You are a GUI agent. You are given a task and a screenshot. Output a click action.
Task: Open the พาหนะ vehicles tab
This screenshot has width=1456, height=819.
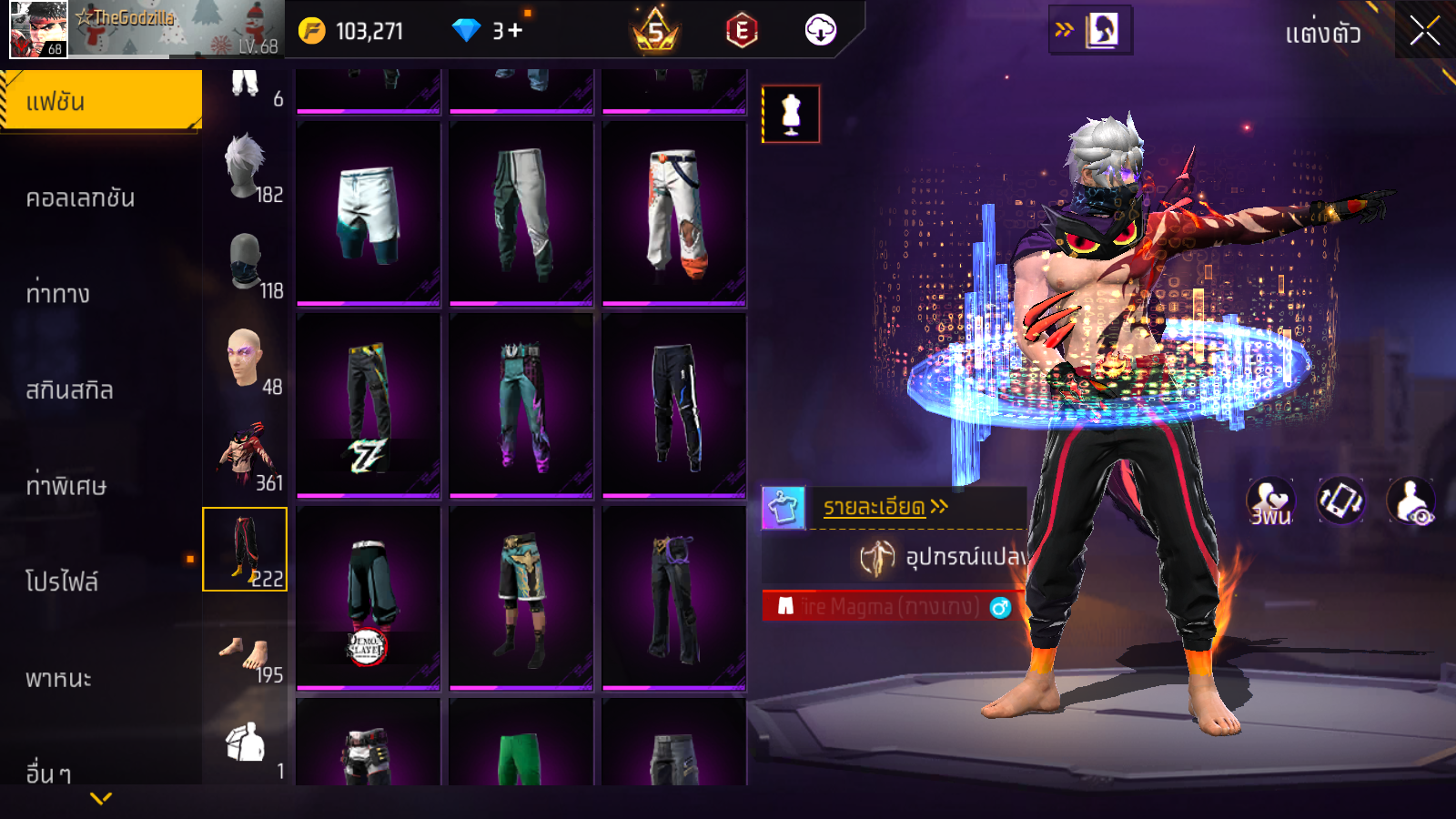(x=58, y=678)
